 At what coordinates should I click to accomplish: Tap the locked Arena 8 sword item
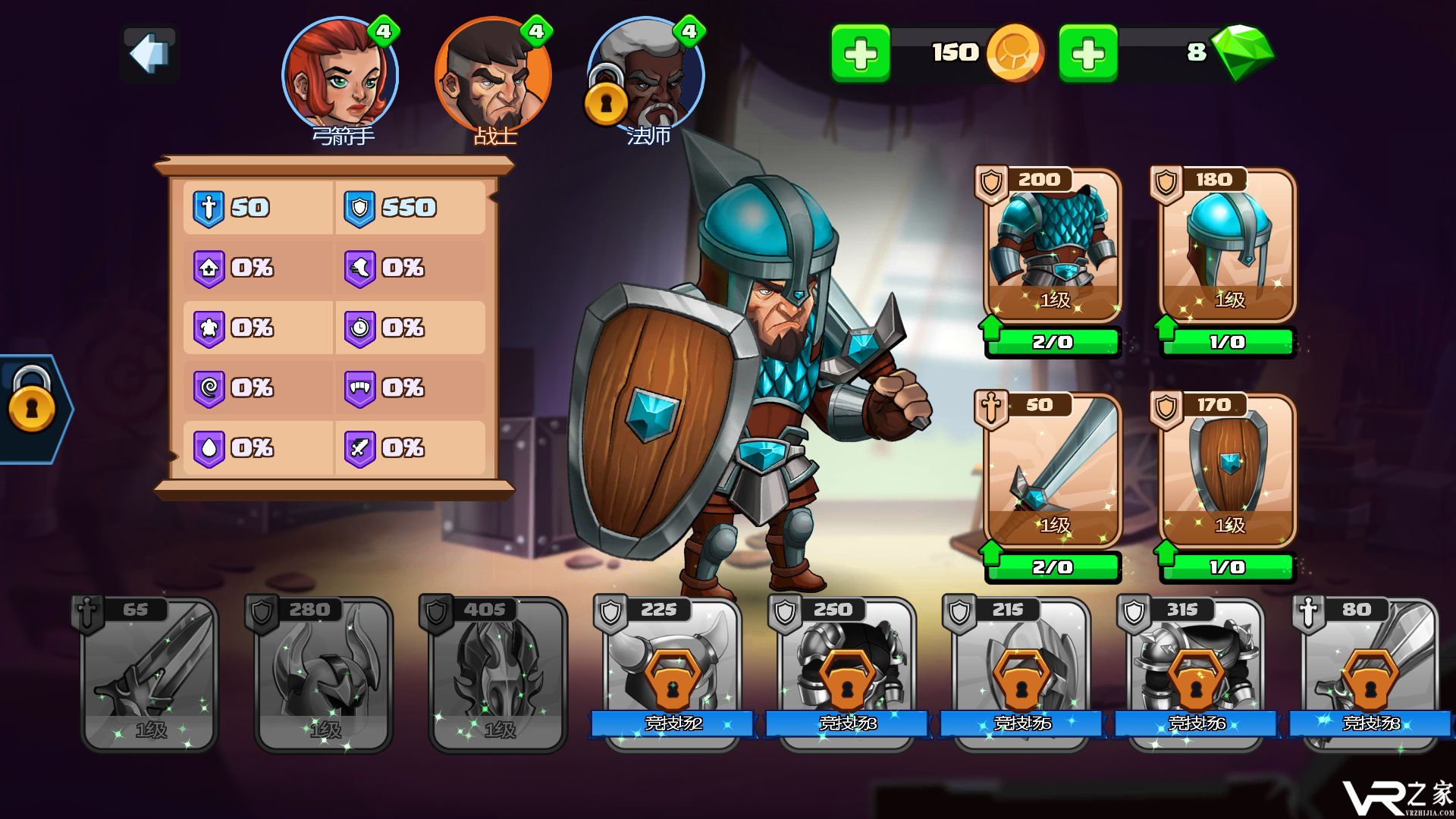[1370, 675]
